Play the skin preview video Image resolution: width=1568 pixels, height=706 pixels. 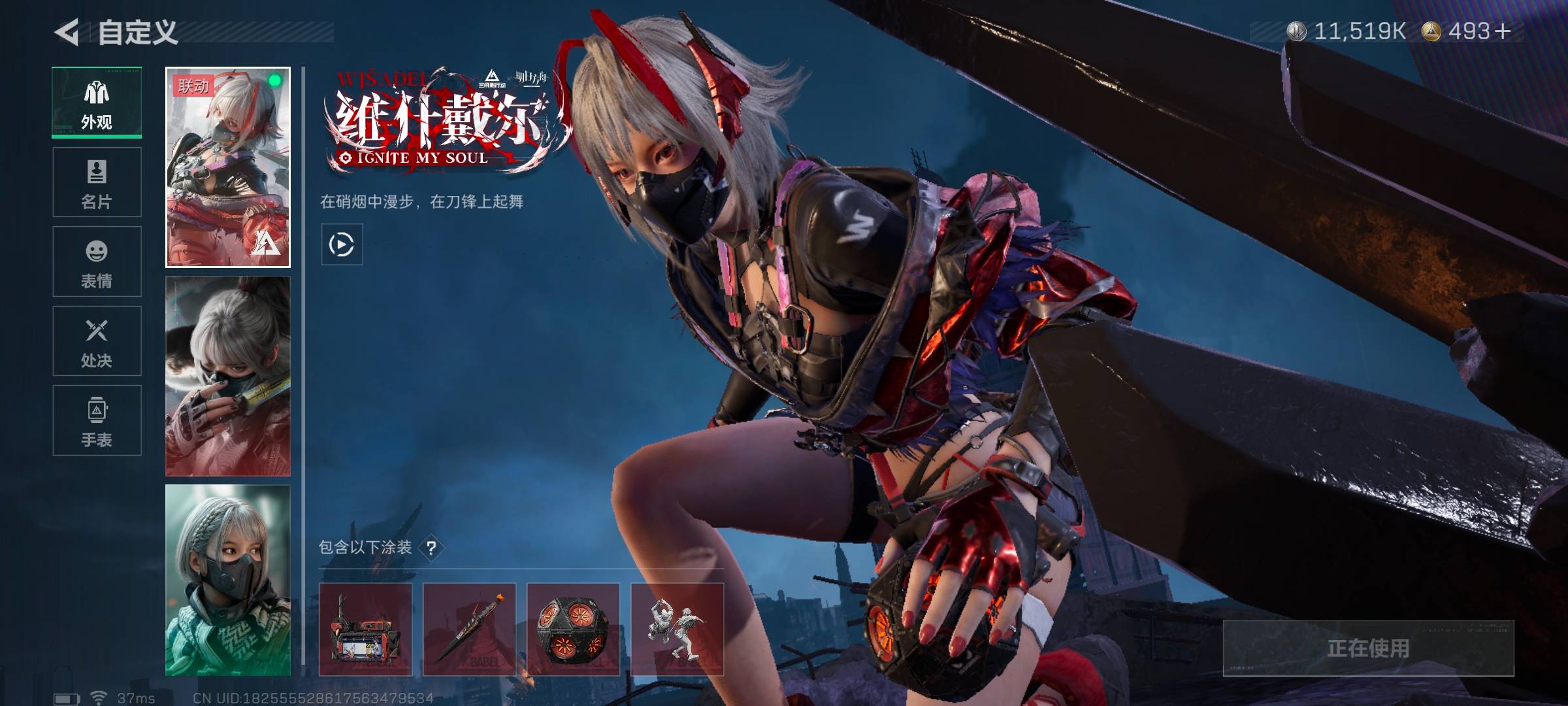click(x=342, y=244)
